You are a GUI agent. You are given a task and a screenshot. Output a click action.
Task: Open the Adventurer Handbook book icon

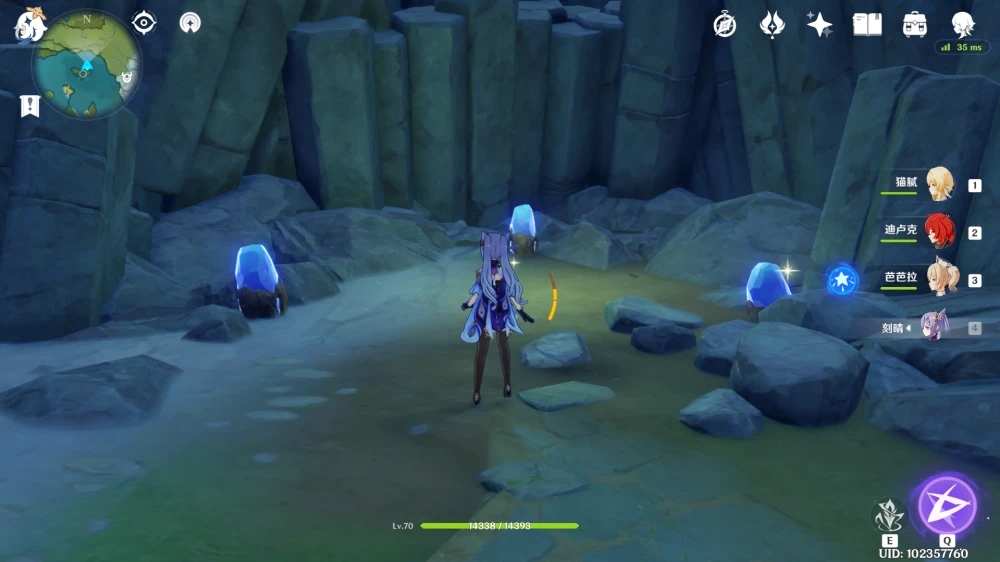click(867, 25)
